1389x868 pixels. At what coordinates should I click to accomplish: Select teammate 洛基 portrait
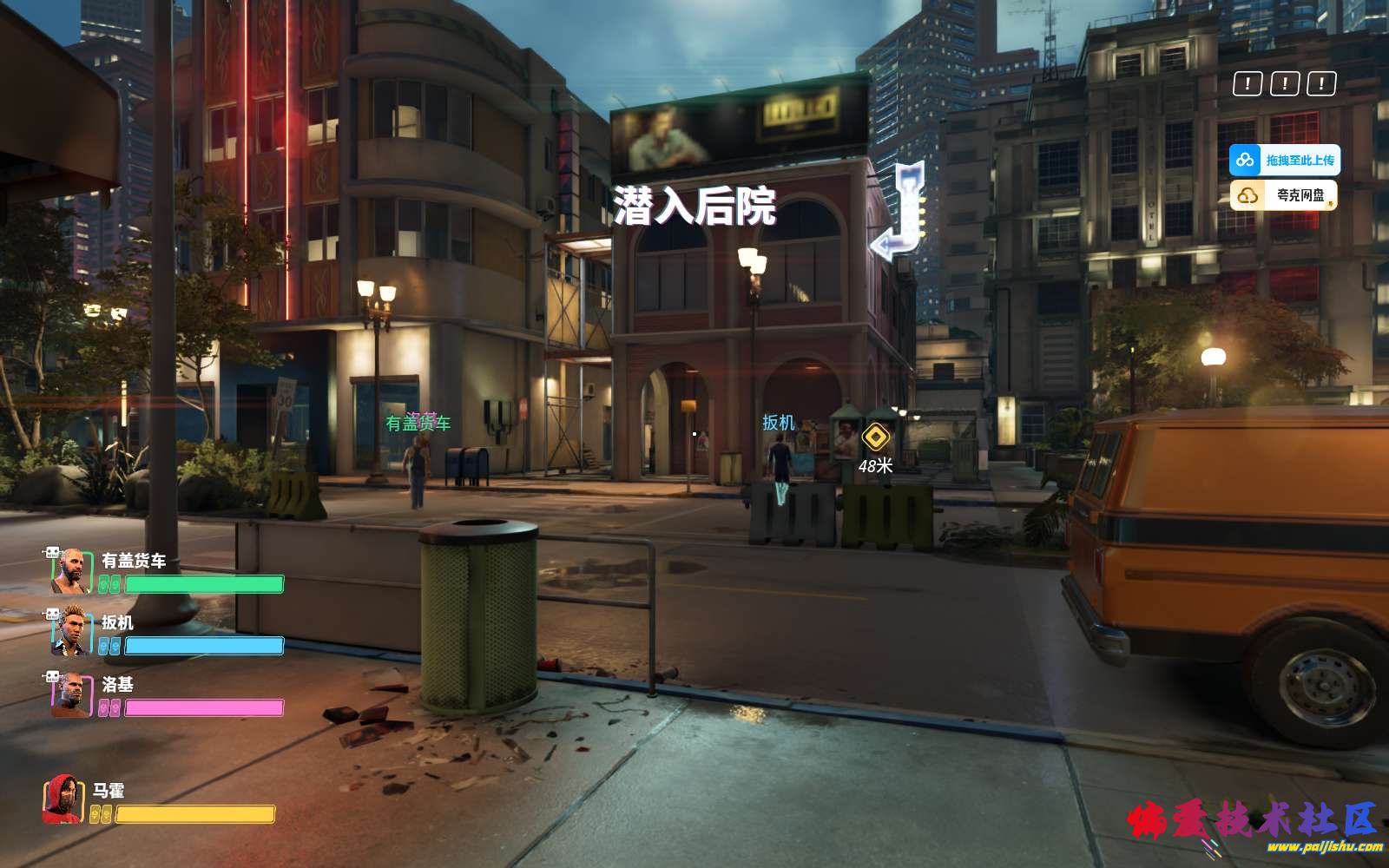(x=71, y=695)
